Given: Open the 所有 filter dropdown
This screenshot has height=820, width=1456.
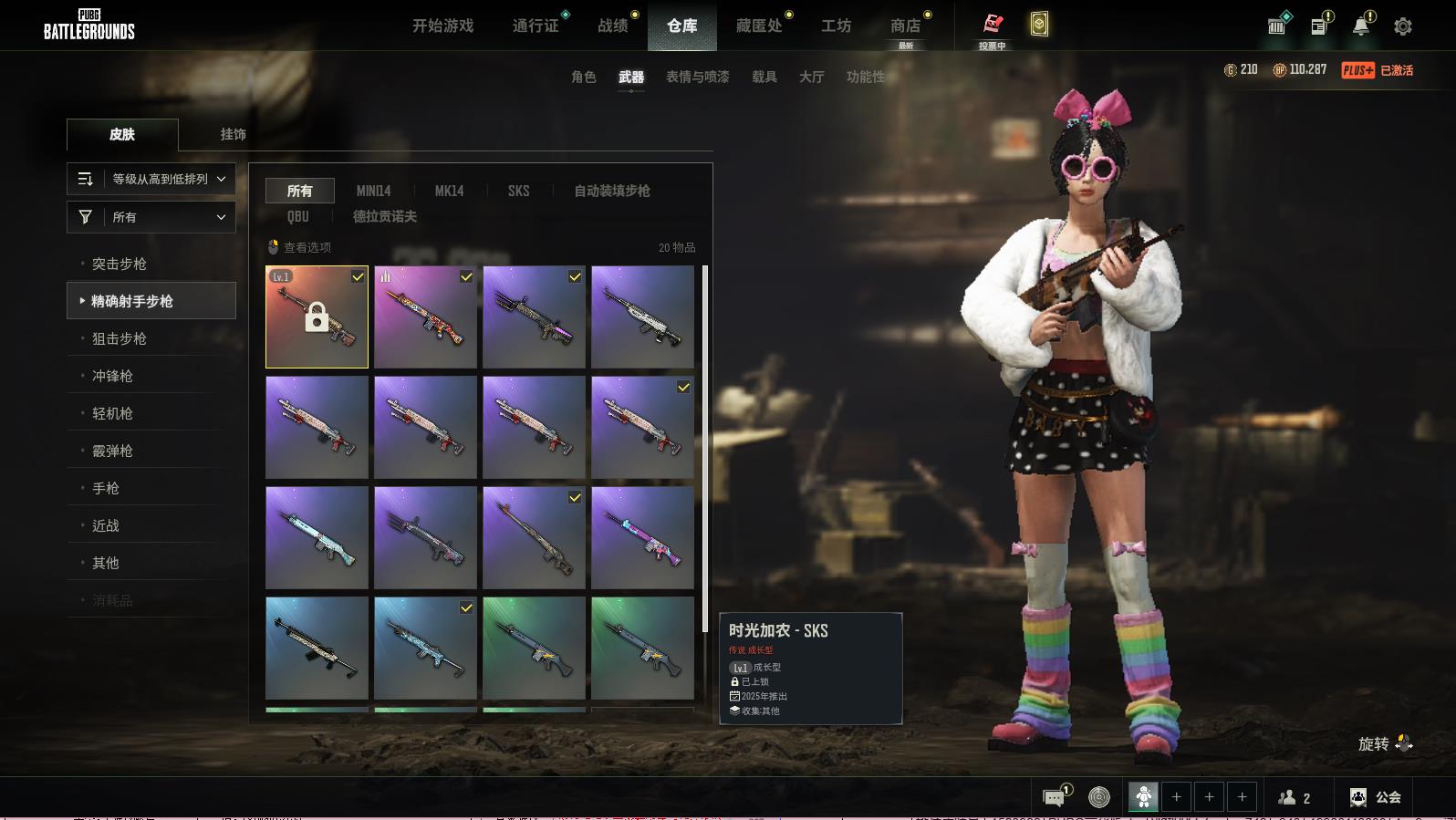Looking at the screenshot, I should click(x=151, y=217).
